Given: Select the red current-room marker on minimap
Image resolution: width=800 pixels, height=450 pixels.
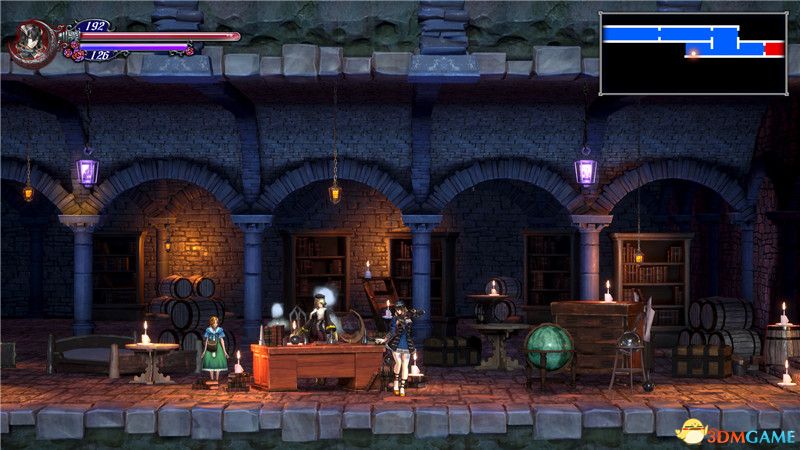Looking at the screenshot, I should 774,48.
